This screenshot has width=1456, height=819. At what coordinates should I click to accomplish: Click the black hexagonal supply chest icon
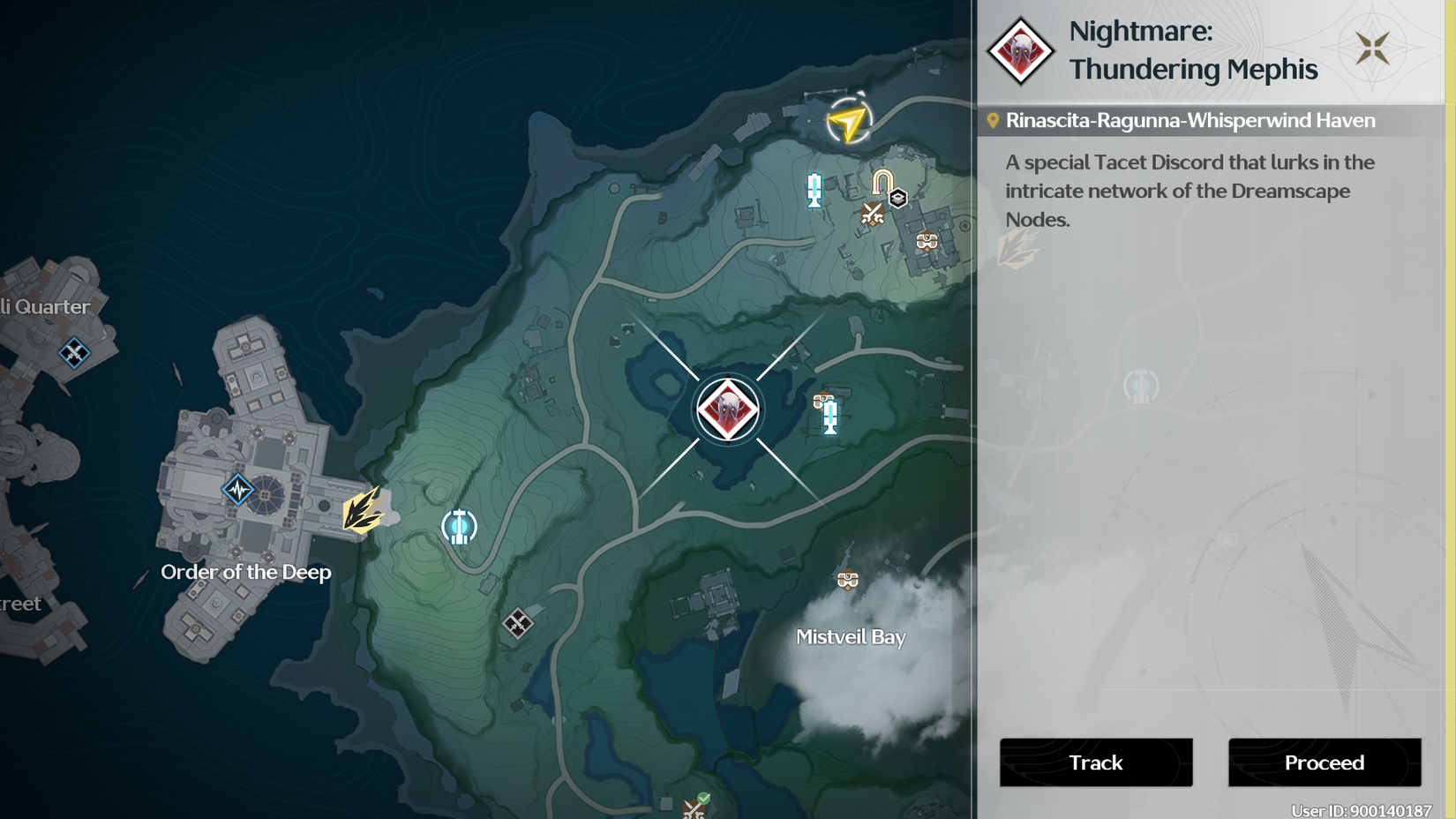pyautogui.click(x=897, y=199)
